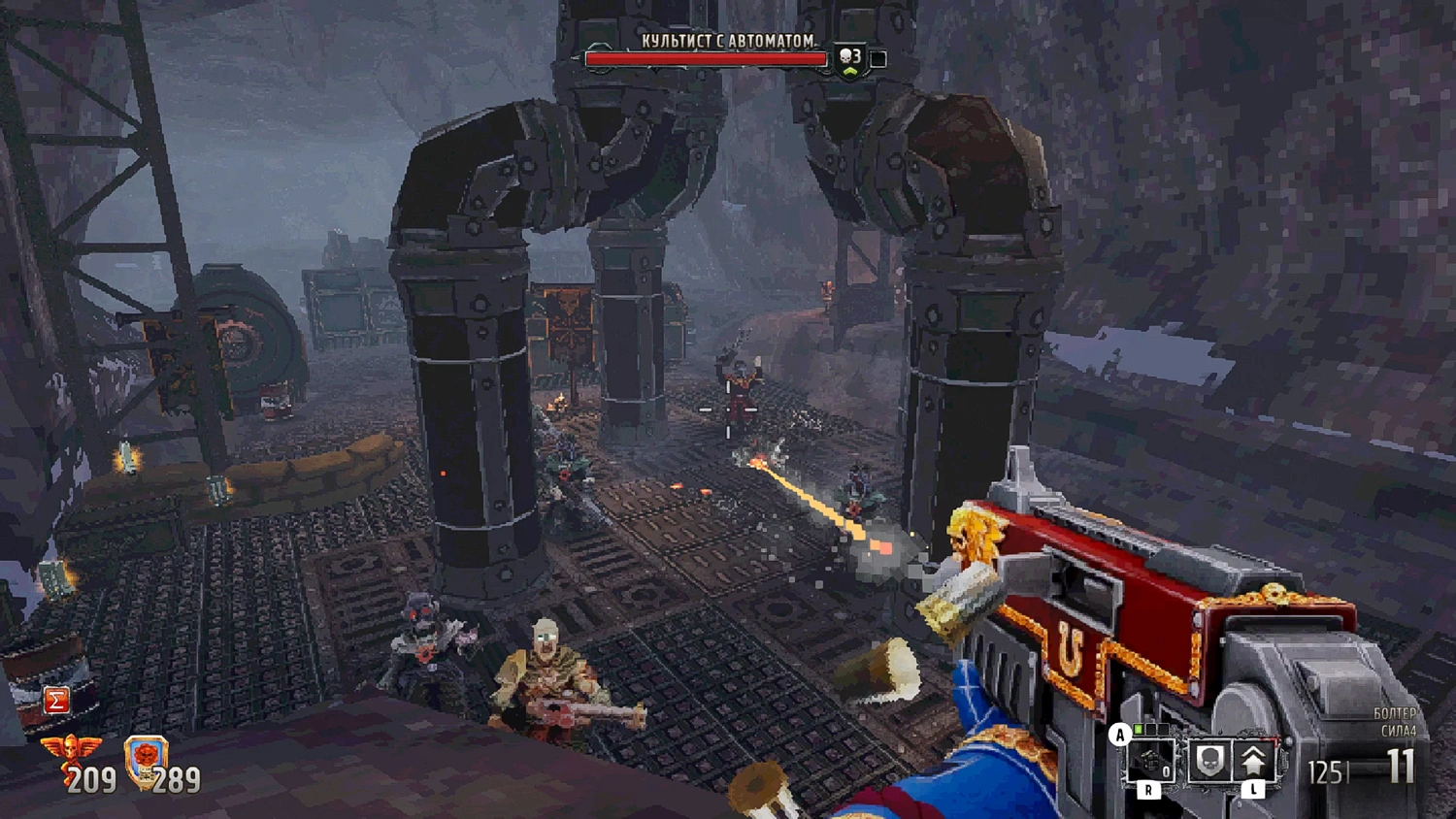Screen dimensions: 1456x819
Task: Click the skull icon on enemy health bar
Action: [844, 57]
